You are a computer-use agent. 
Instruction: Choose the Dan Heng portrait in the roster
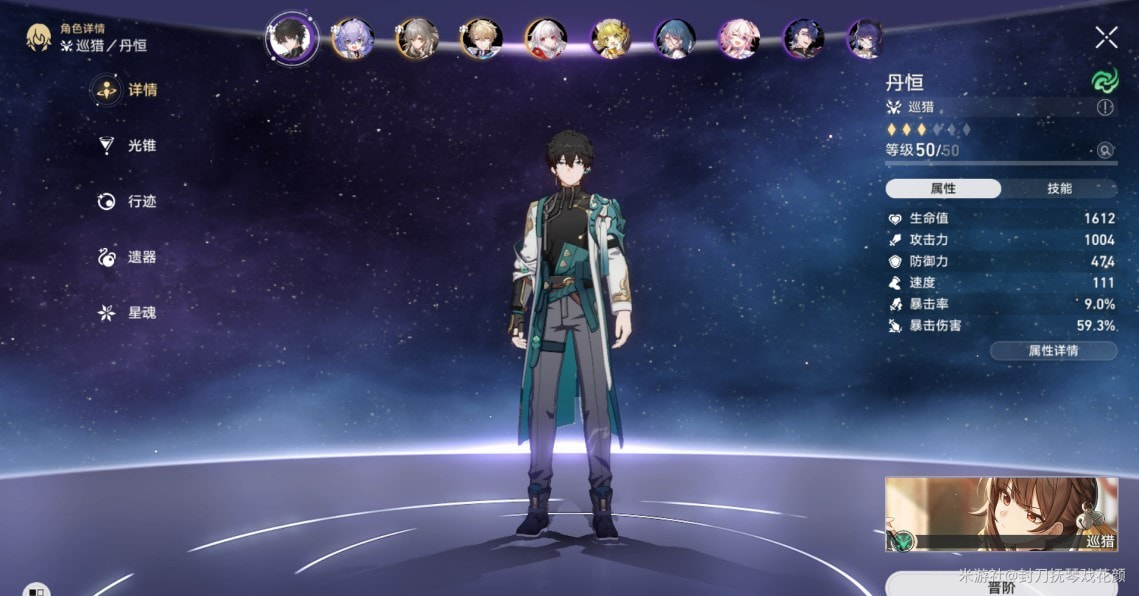point(291,38)
